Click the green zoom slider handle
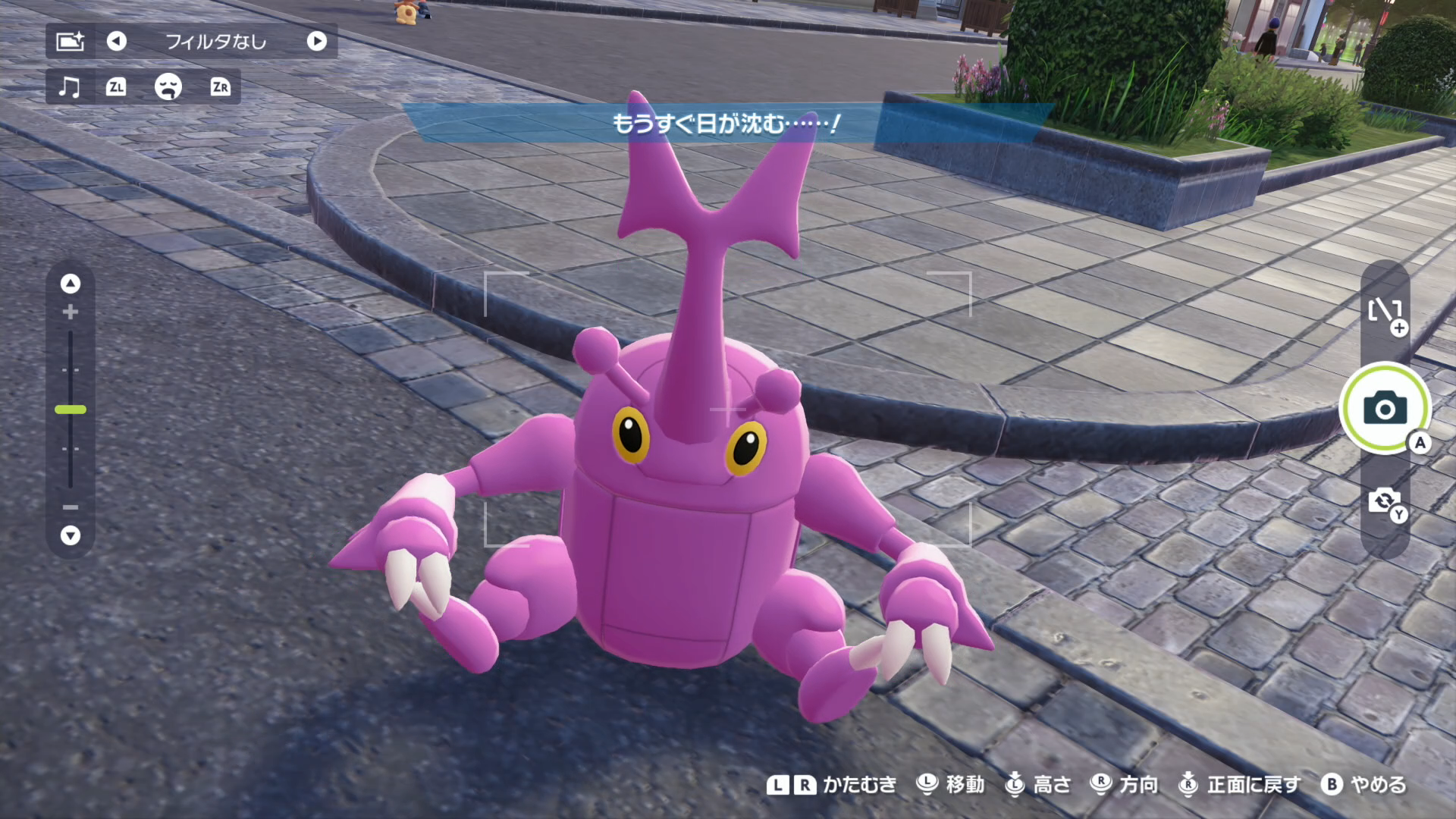Viewport: 1456px width, 819px height. point(71,409)
